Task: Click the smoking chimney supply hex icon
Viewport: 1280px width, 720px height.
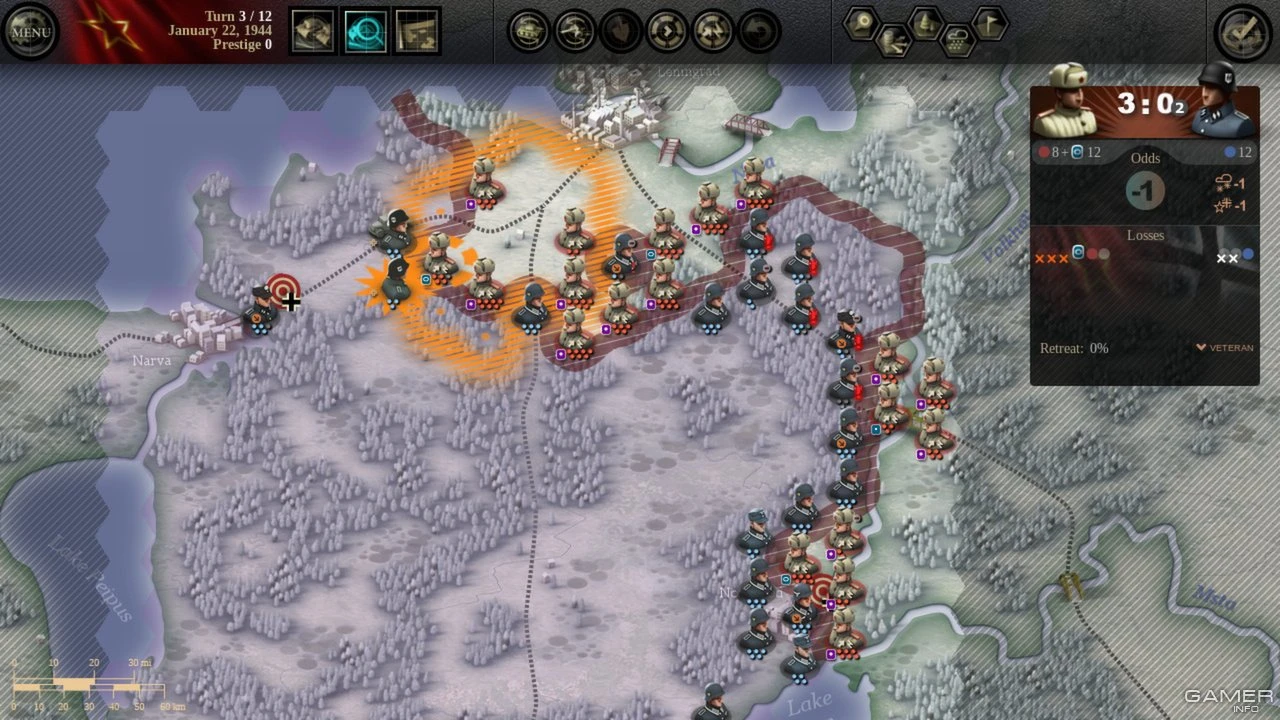Action: coord(892,40)
